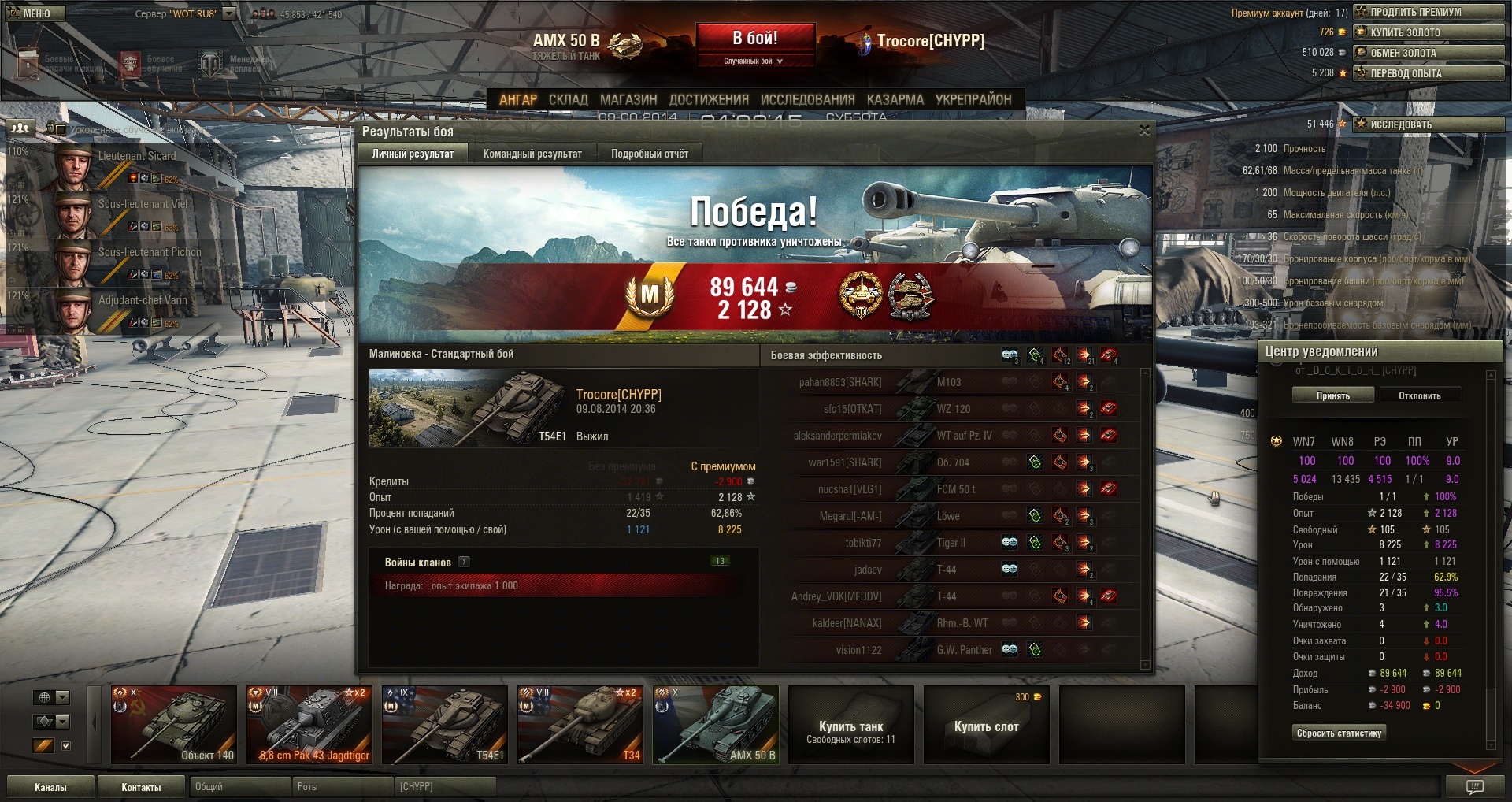Open the Случайный бой battle type dropdown
The width and height of the screenshot is (1512, 802).
(754, 61)
